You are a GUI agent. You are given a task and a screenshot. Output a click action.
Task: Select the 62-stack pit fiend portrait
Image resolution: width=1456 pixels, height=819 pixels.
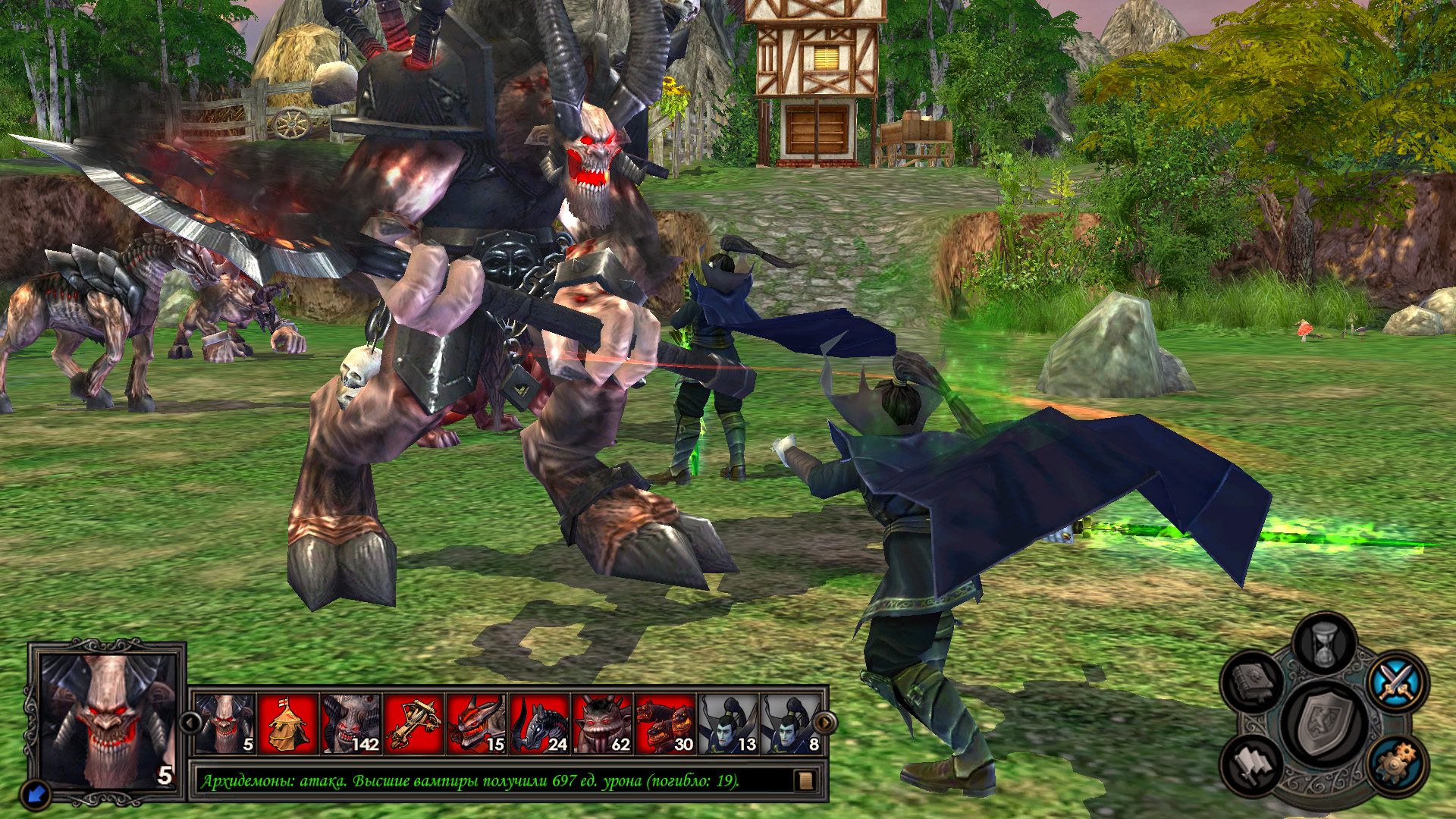603,724
